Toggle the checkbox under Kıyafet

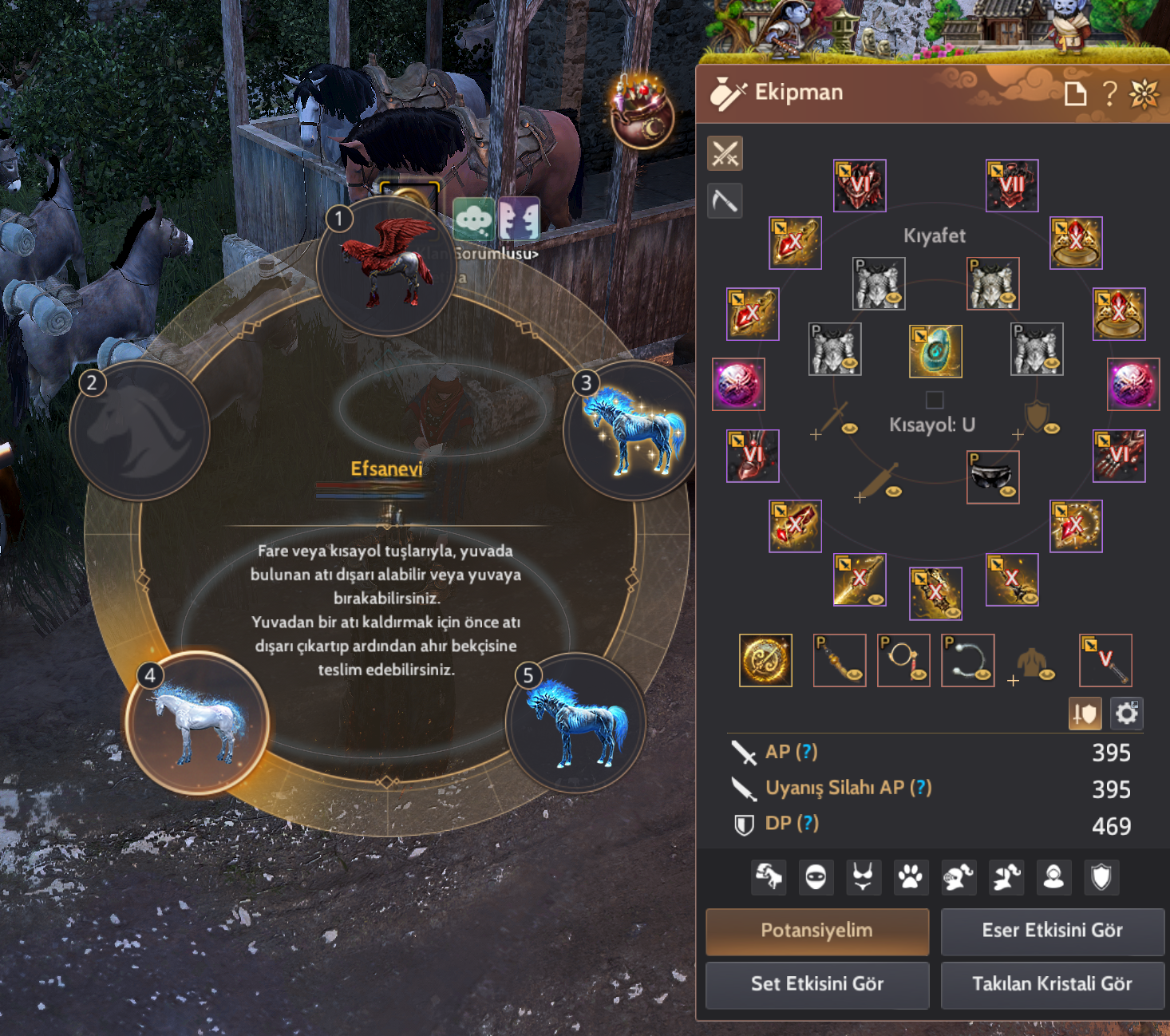coord(935,400)
